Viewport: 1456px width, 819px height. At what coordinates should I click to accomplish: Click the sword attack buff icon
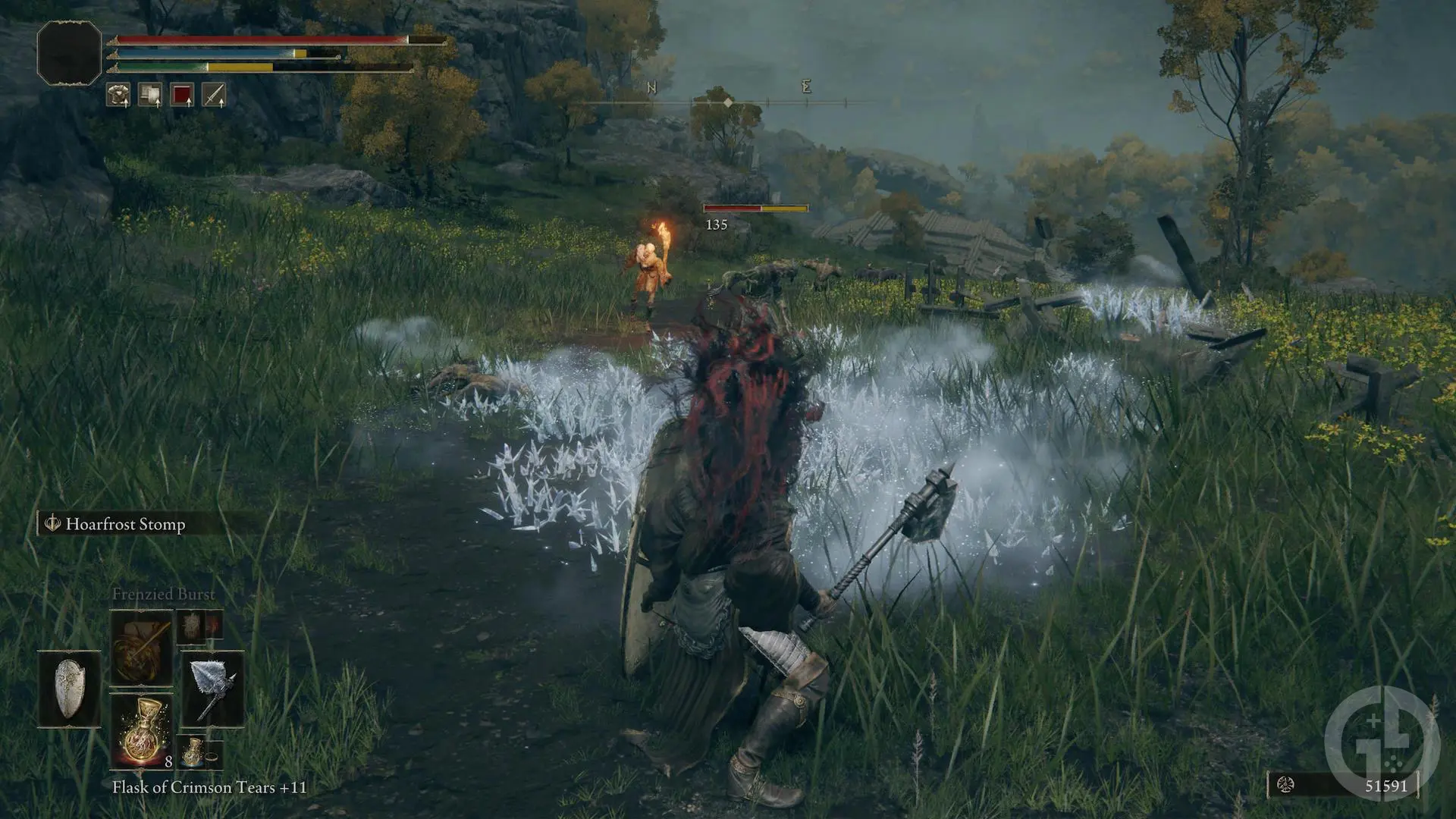tap(214, 95)
